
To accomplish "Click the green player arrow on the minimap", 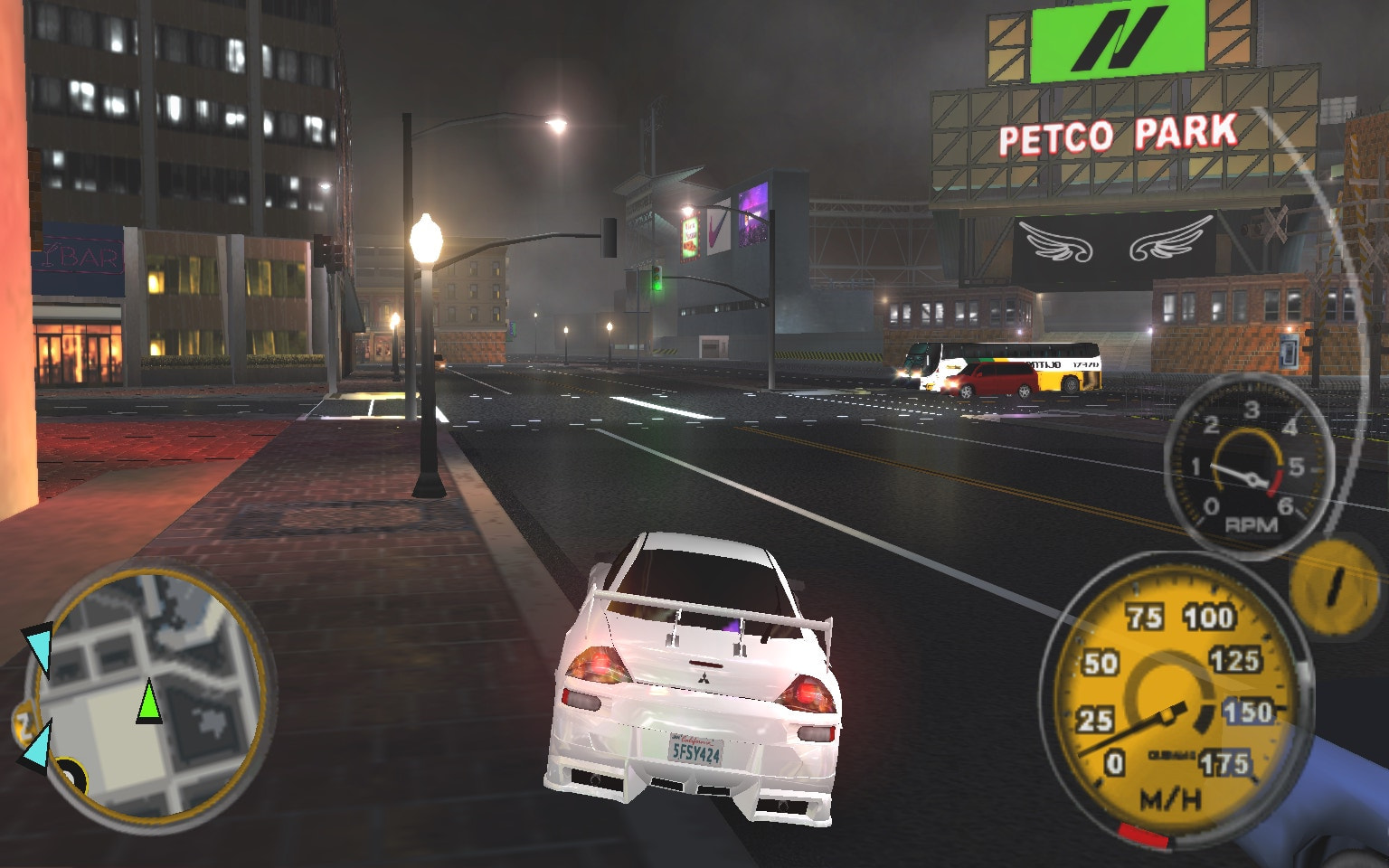I will point(149,705).
